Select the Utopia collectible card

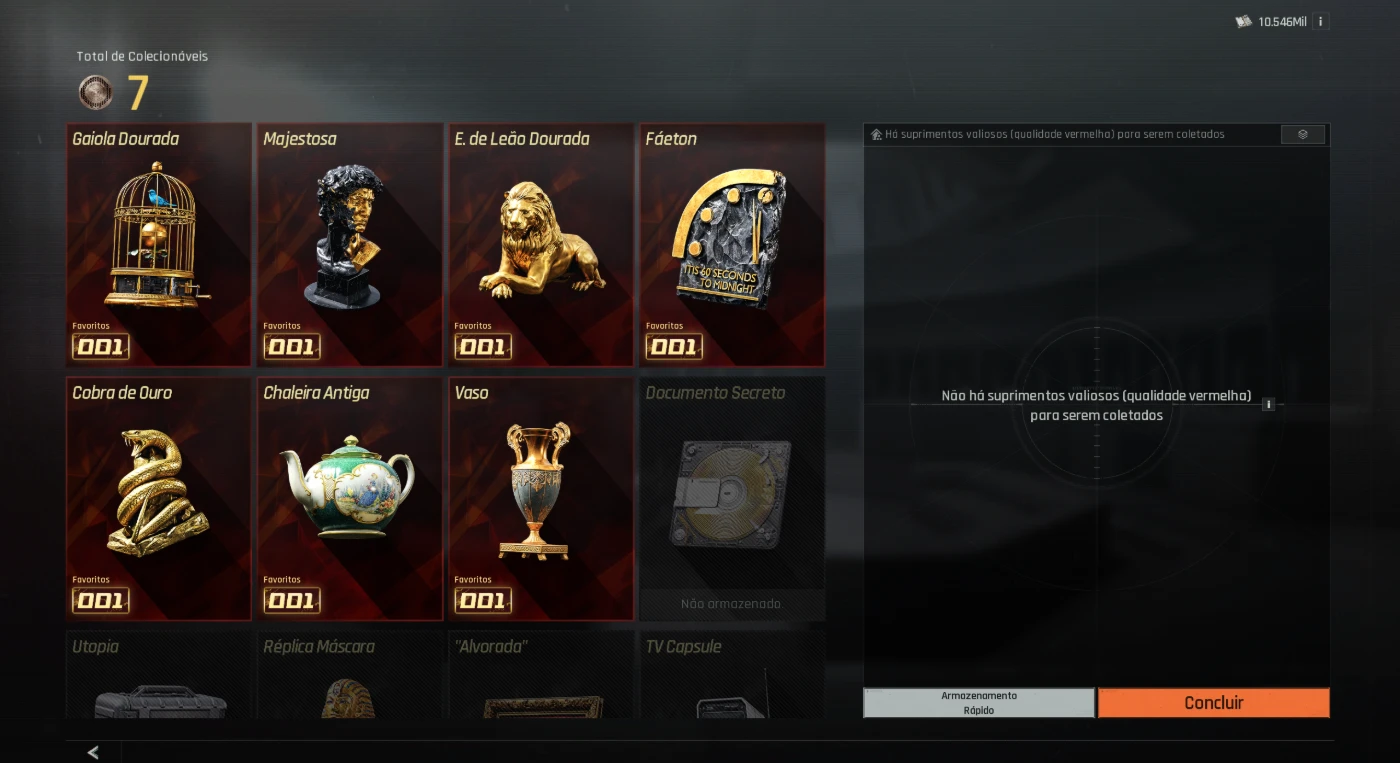[x=159, y=675]
